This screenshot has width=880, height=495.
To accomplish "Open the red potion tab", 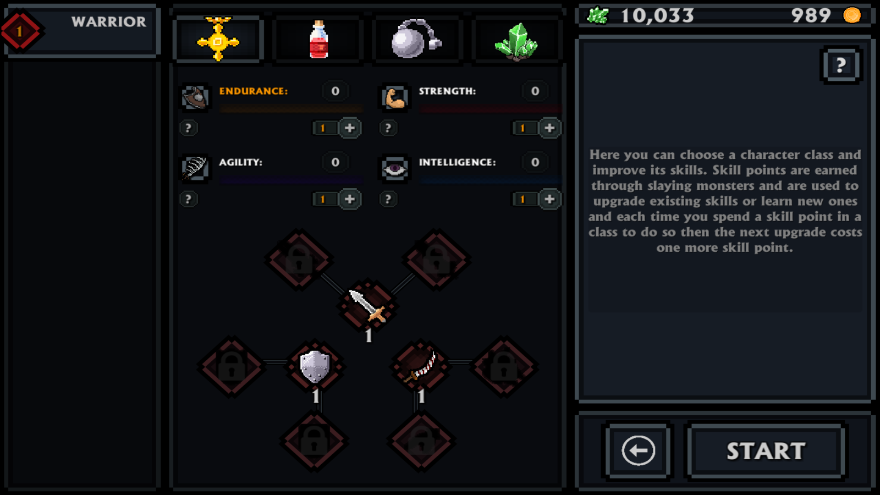I will coord(318,40).
